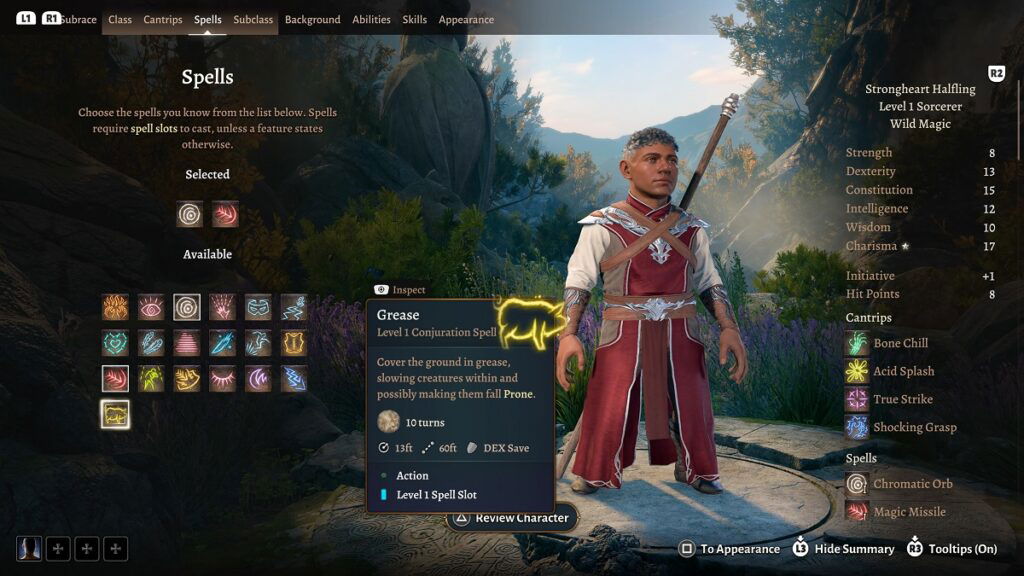Image resolution: width=1024 pixels, height=576 pixels.
Task: Choose the Sleep closed-eye spell icon
Action: click(x=222, y=379)
